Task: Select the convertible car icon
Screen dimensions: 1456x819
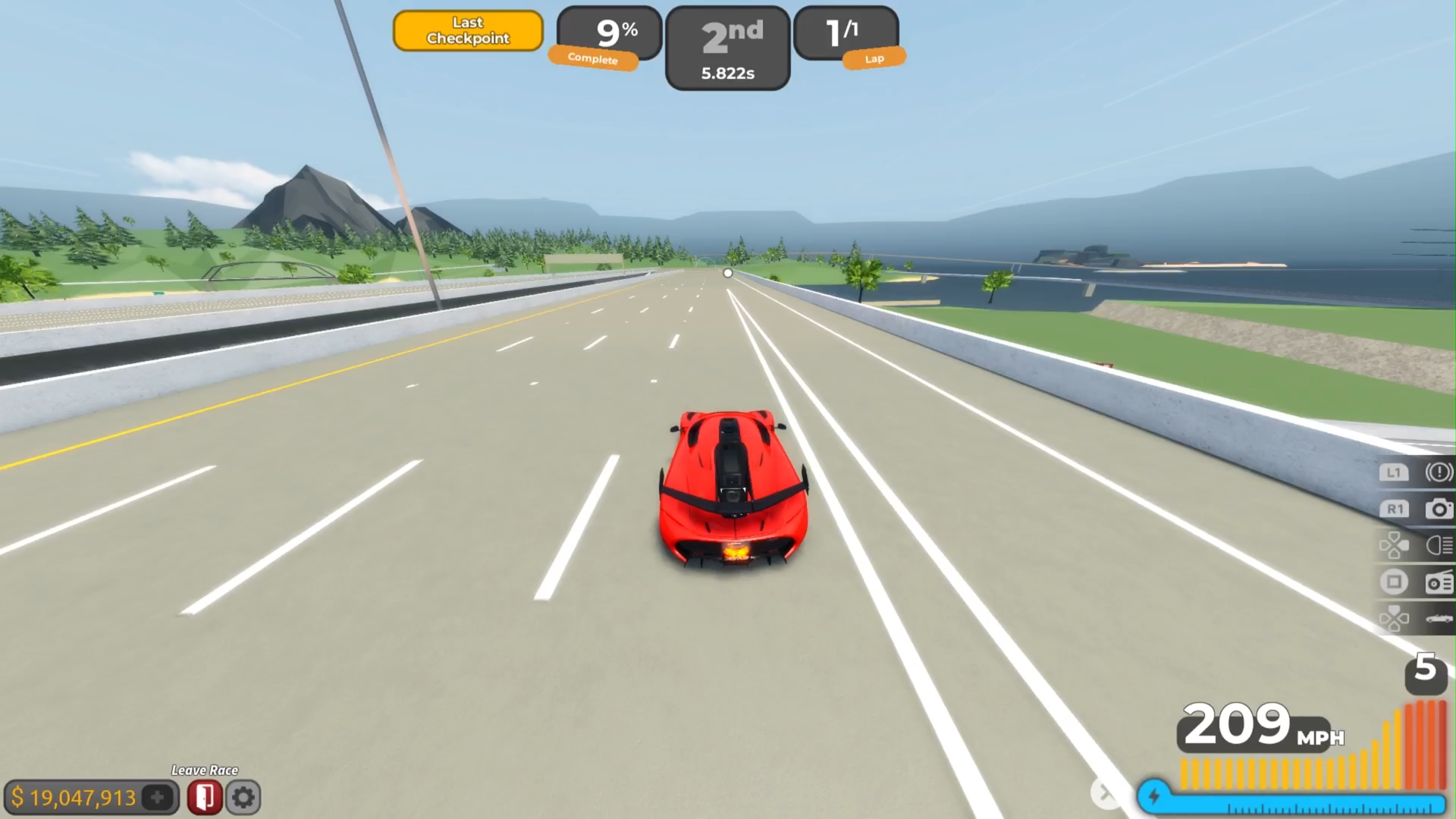Action: 1438,619
